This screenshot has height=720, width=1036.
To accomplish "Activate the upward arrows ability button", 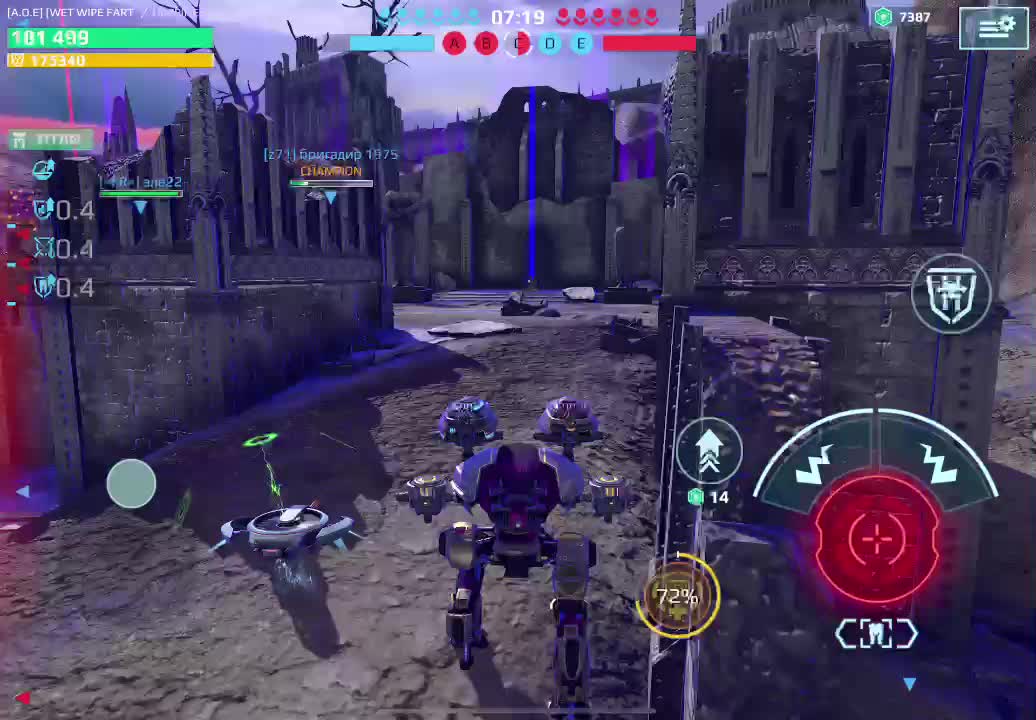I will [x=709, y=451].
